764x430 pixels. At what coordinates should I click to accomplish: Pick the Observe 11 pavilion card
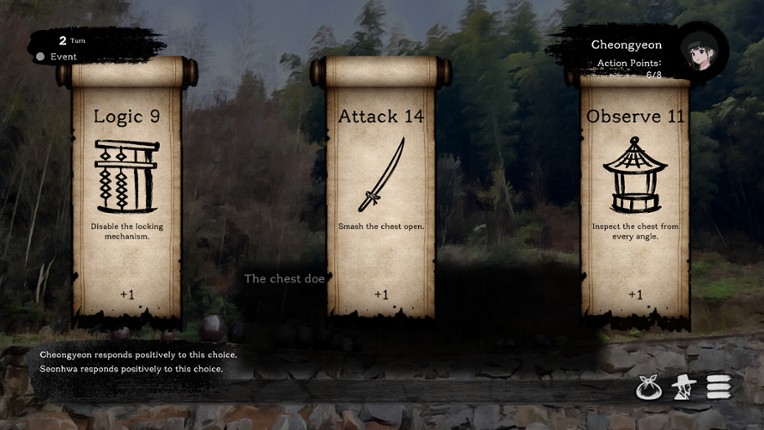click(x=635, y=190)
